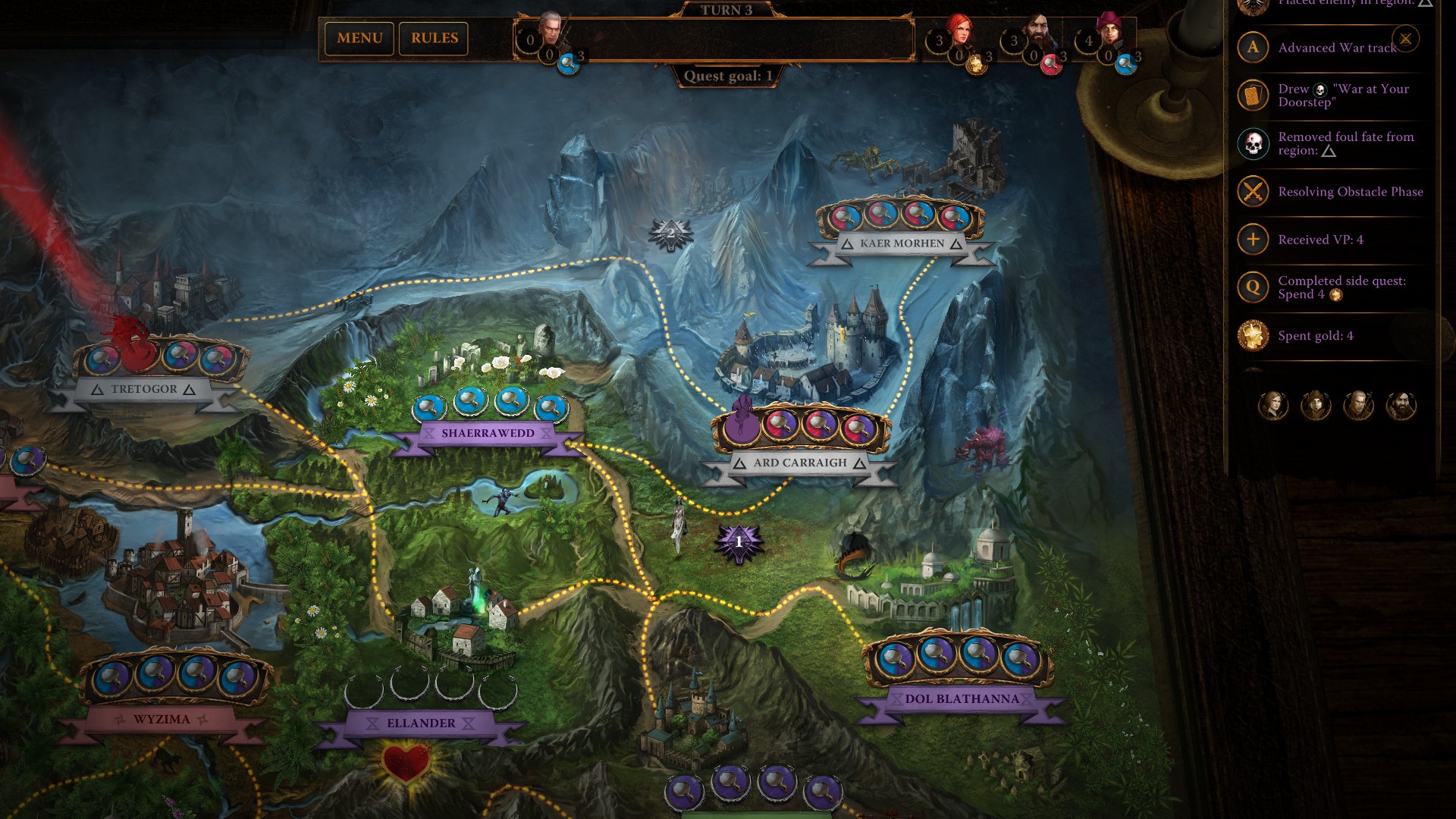The height and width of the screenshot is (819, 1456).
Task: Open the MENU
Action: [x=360, y=38]
